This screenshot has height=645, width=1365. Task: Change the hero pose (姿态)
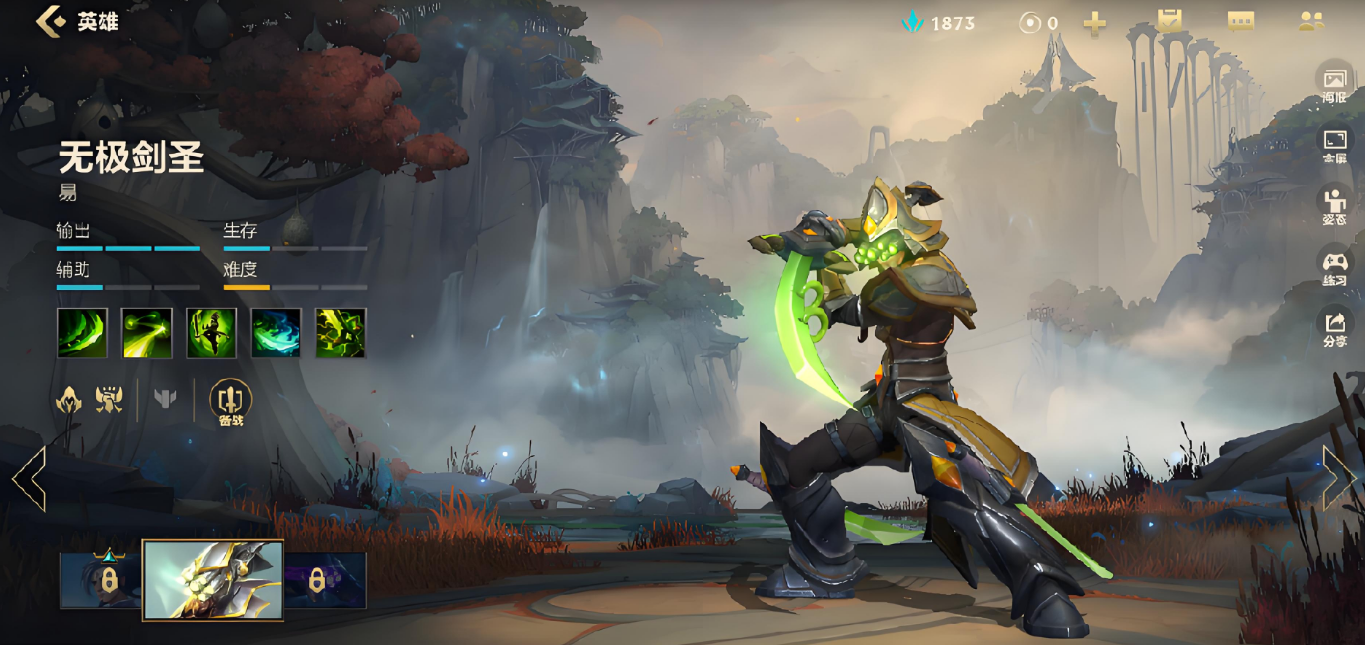point(1335,205)
